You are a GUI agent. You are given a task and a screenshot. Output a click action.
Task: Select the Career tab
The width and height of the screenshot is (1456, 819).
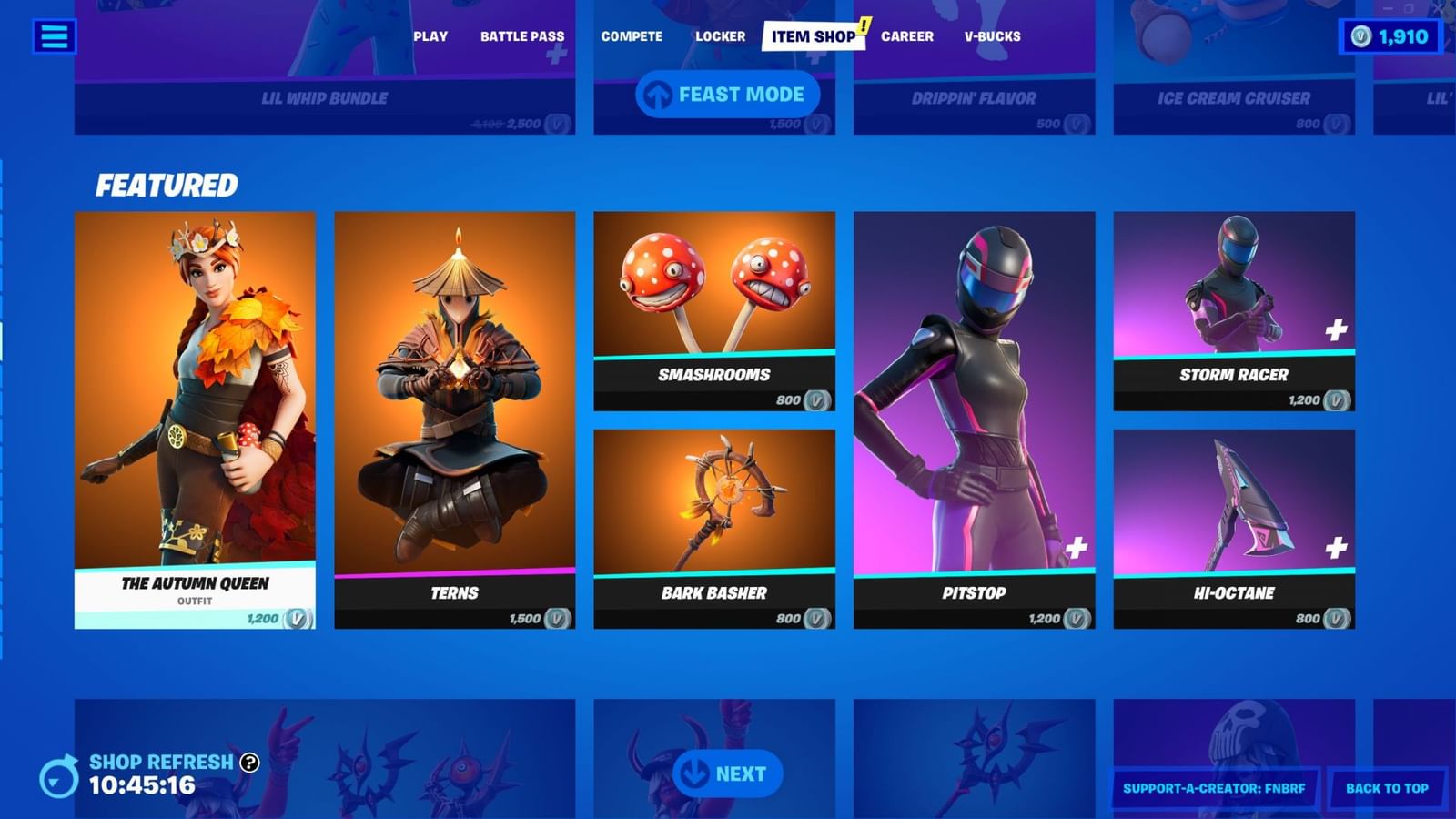click(x=907, y=36)
